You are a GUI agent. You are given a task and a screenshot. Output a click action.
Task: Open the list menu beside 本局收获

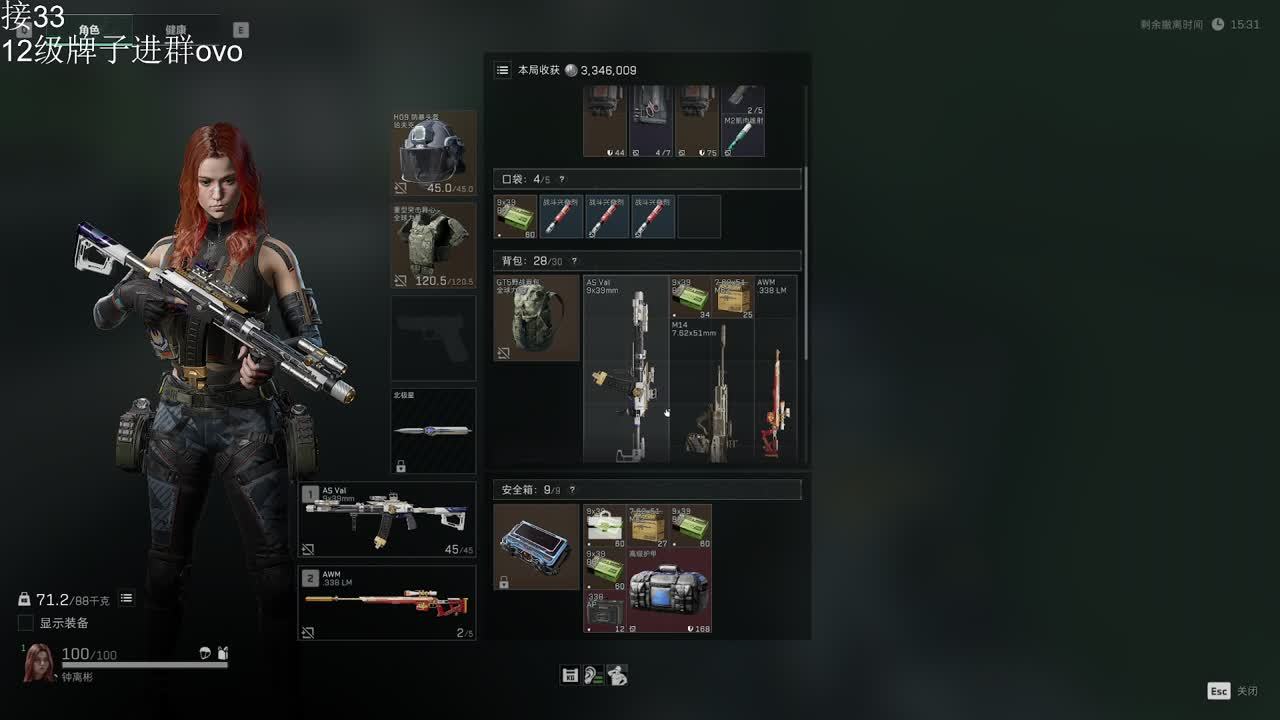tap(503, 70)
